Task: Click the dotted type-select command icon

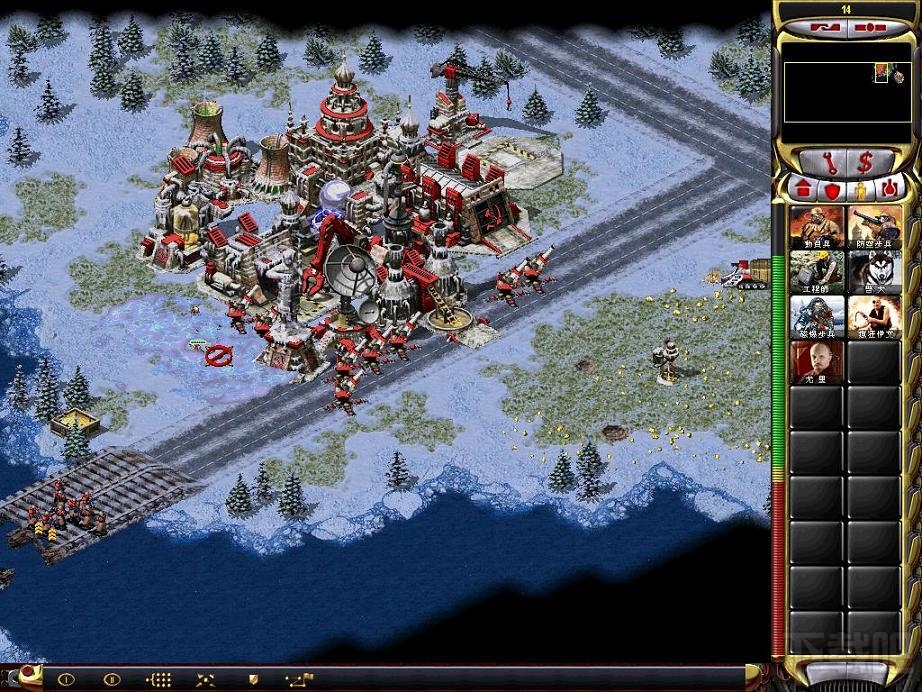Action: click(159, 679)
